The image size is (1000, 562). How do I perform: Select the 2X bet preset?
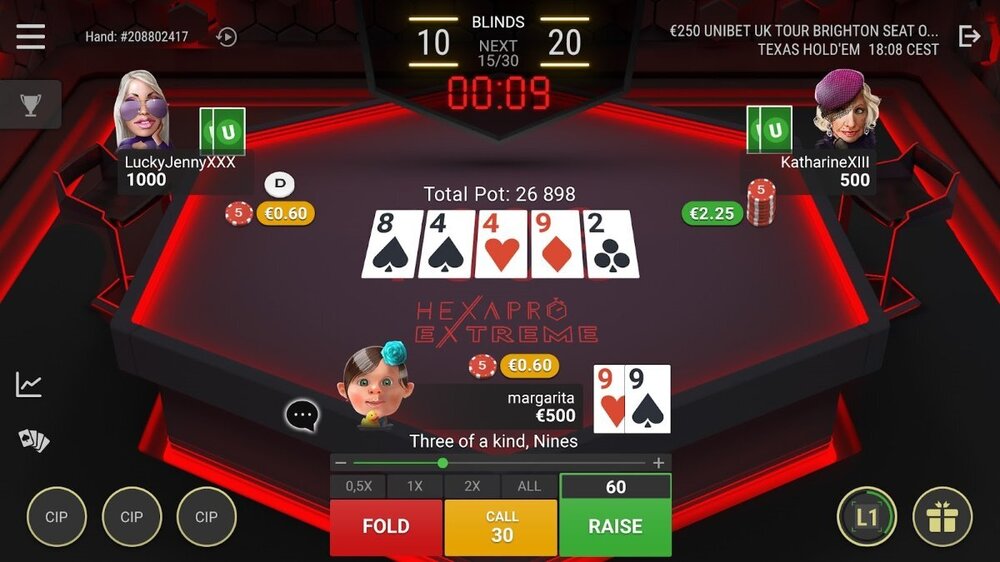pos(472,486)
